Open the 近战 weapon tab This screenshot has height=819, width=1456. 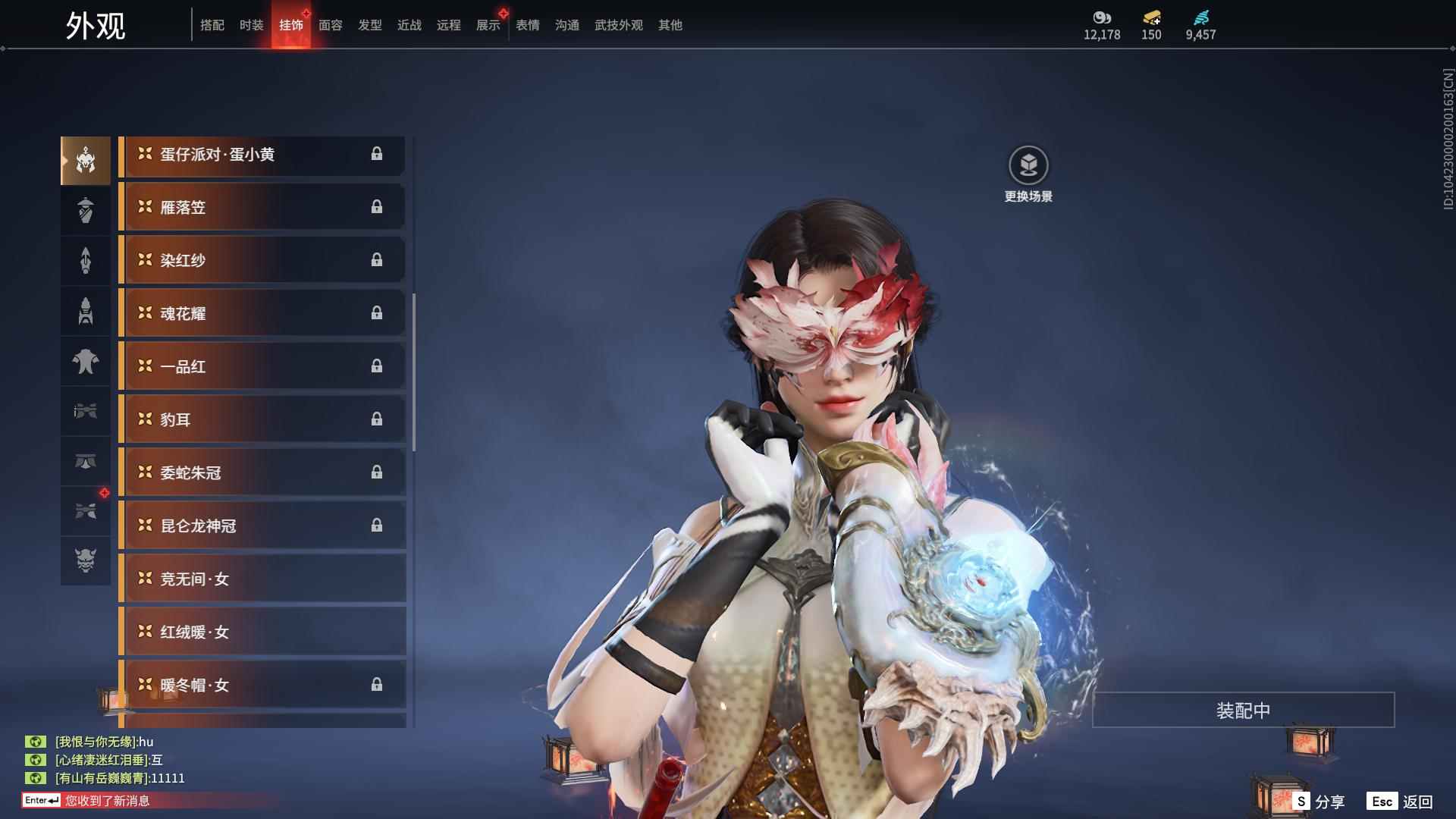(409, 25)
